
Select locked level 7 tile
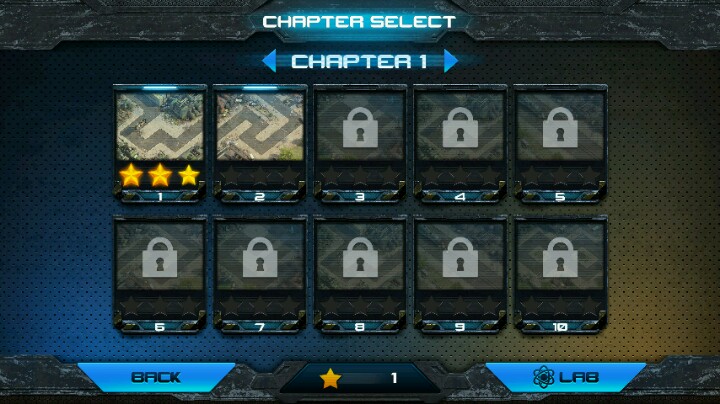click(x=260, y=272)
